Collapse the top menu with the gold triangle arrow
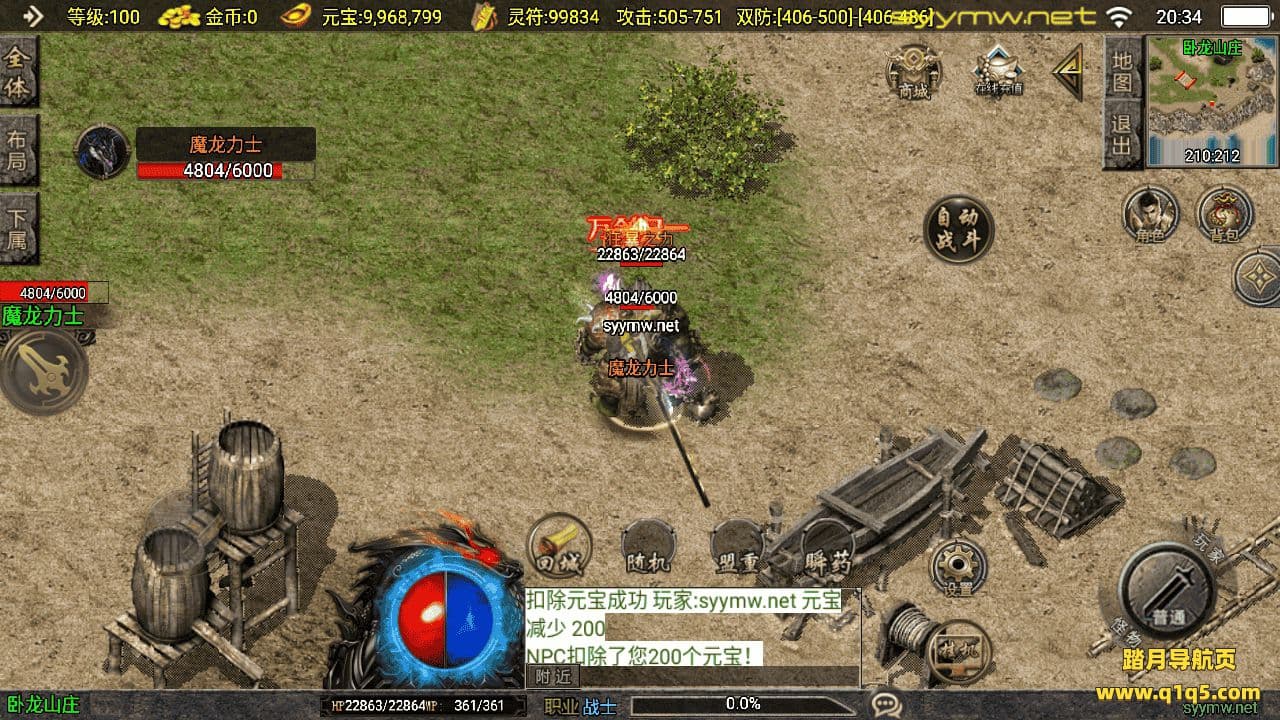This screenshot has height=720, width=1280. (x=1068, y=72)
